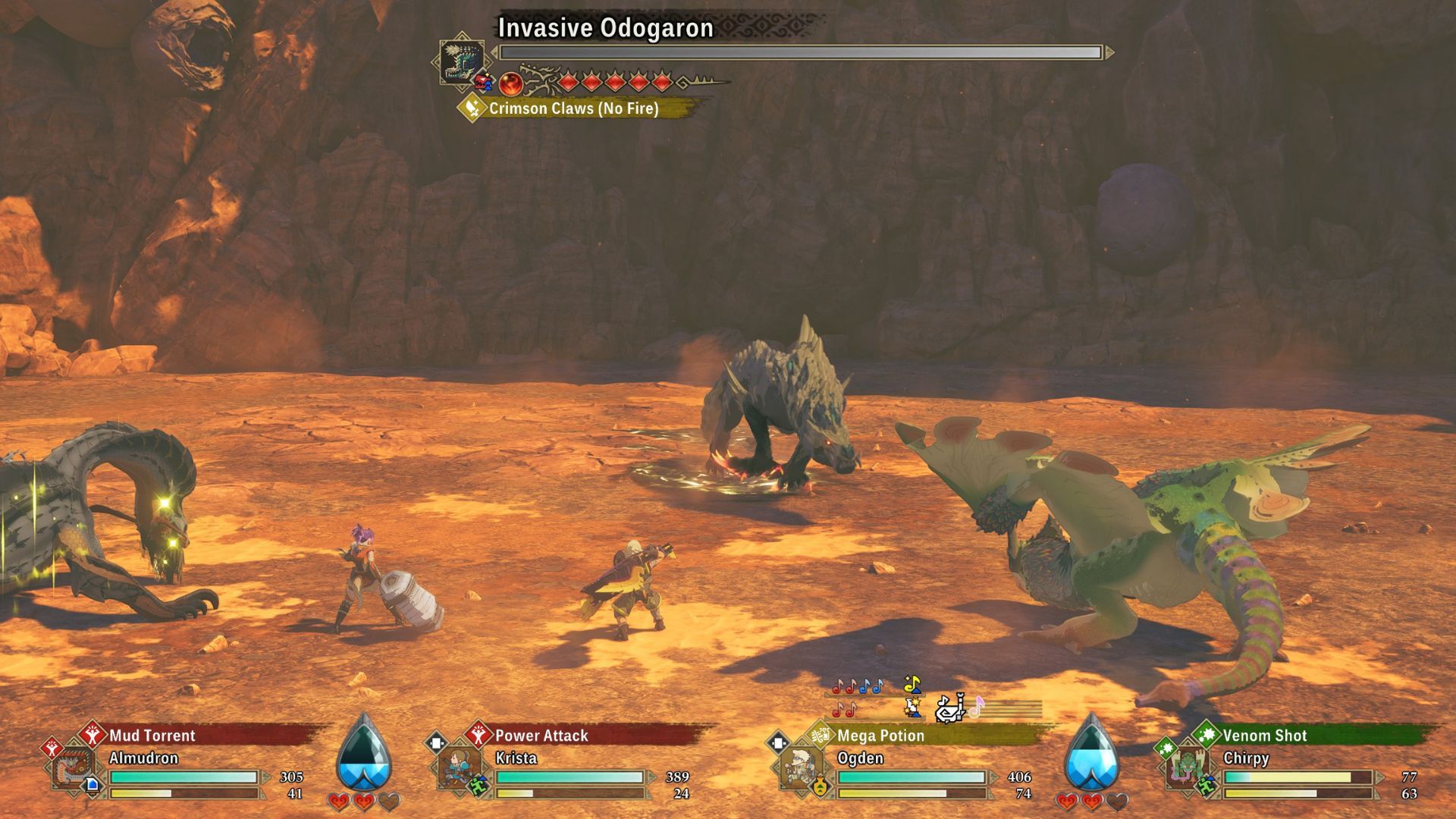Viewport: 1456px width, 819px height.
Task: Choose Ogden's Mega Potion action
Action: click(880, 736)
